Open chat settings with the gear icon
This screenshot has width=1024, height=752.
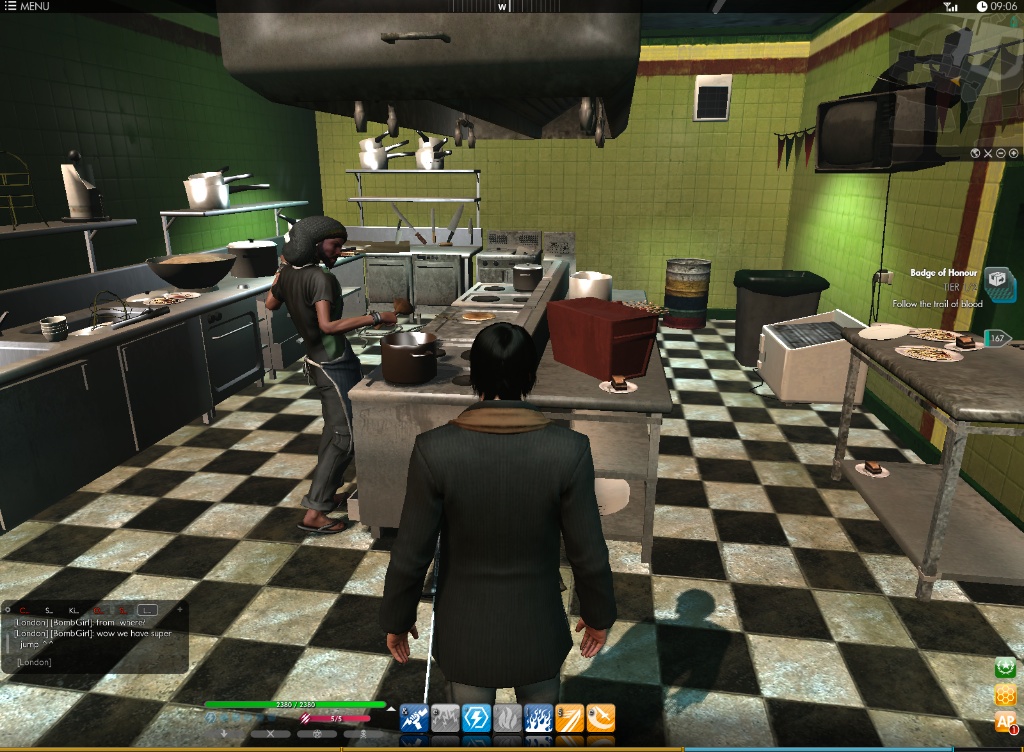(x=9, y=609)
